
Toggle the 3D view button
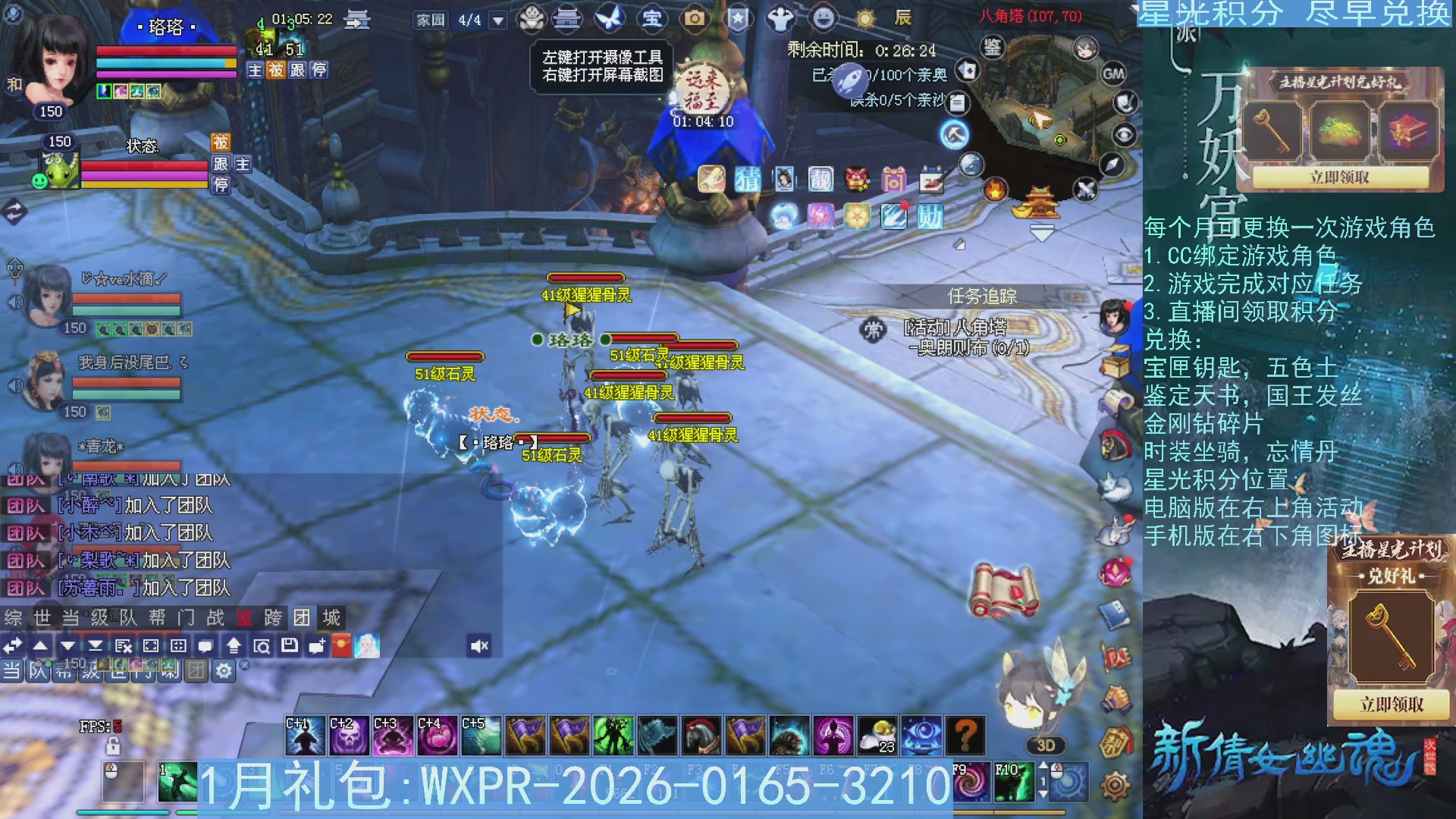[1045, 745]
